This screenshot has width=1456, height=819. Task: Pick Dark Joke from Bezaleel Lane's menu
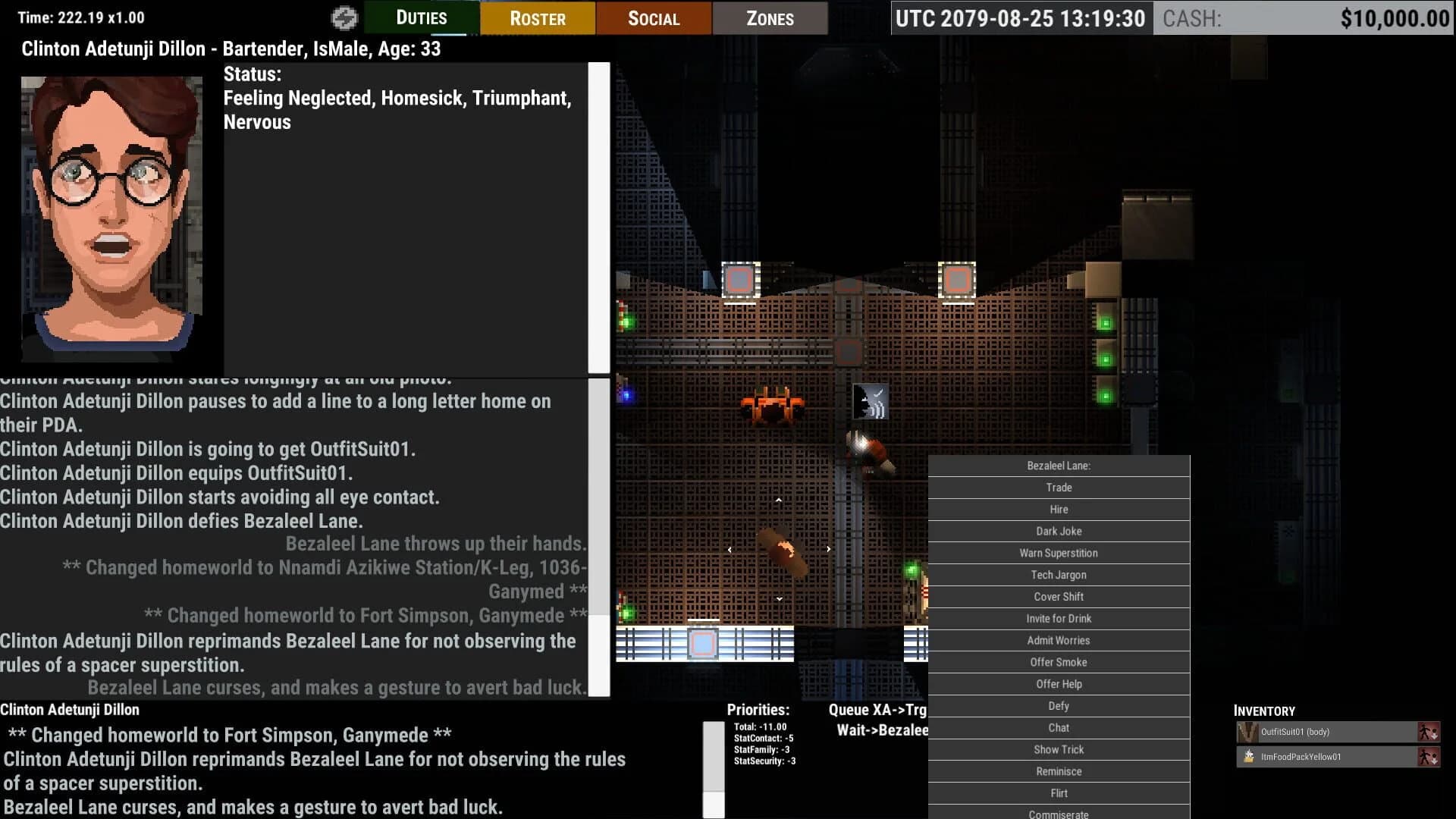tap(1058, 531)
